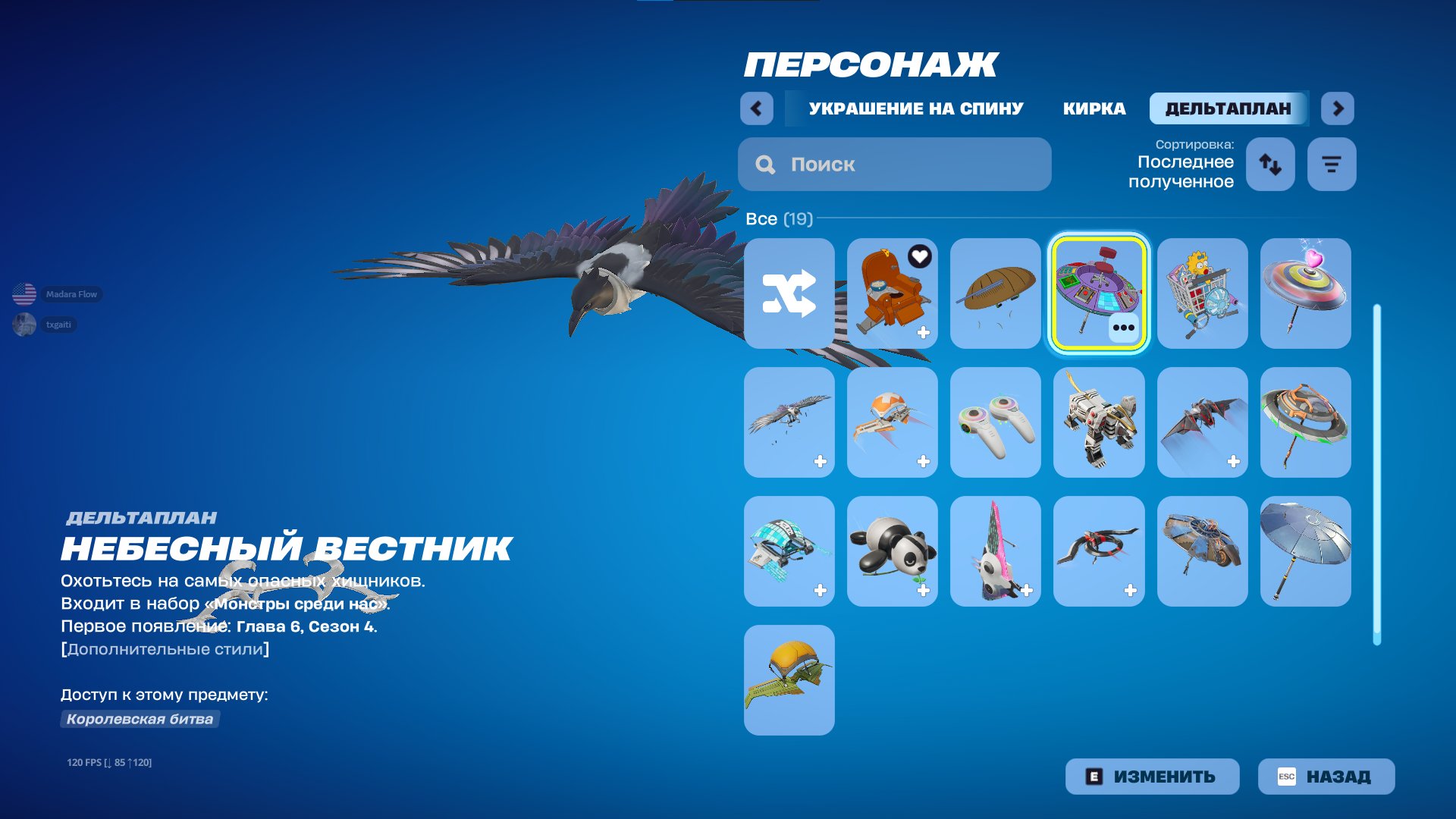Click the magnifier icon in the search bar
The width and height of the screenshot is (1456, 819).
coord(765,165)
